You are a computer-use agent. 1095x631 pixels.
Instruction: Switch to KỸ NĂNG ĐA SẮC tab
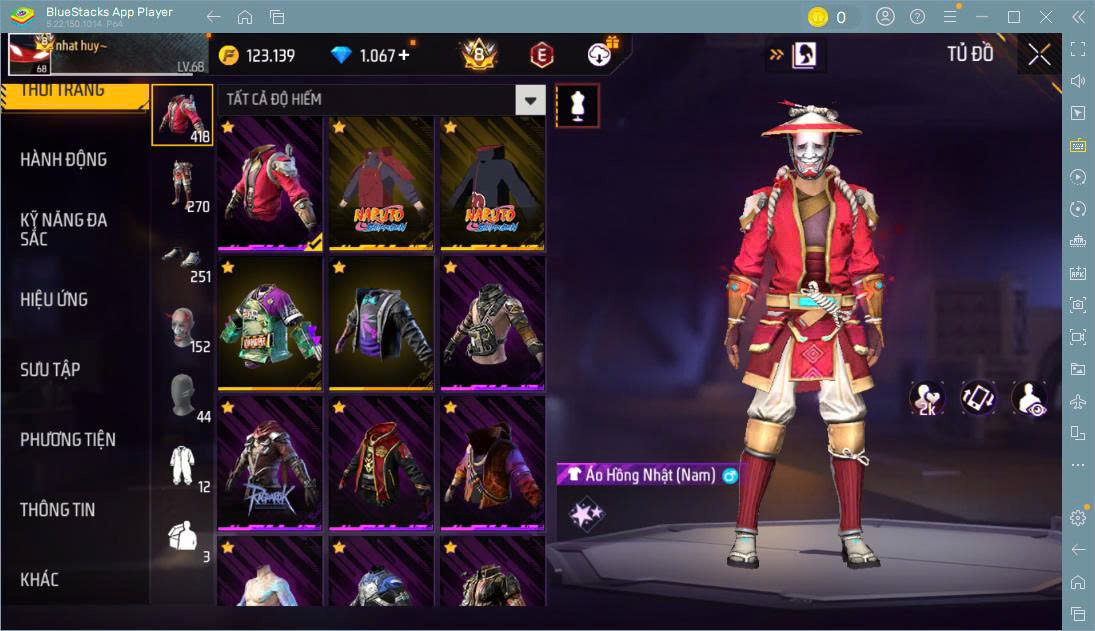(x=64, y=229)
